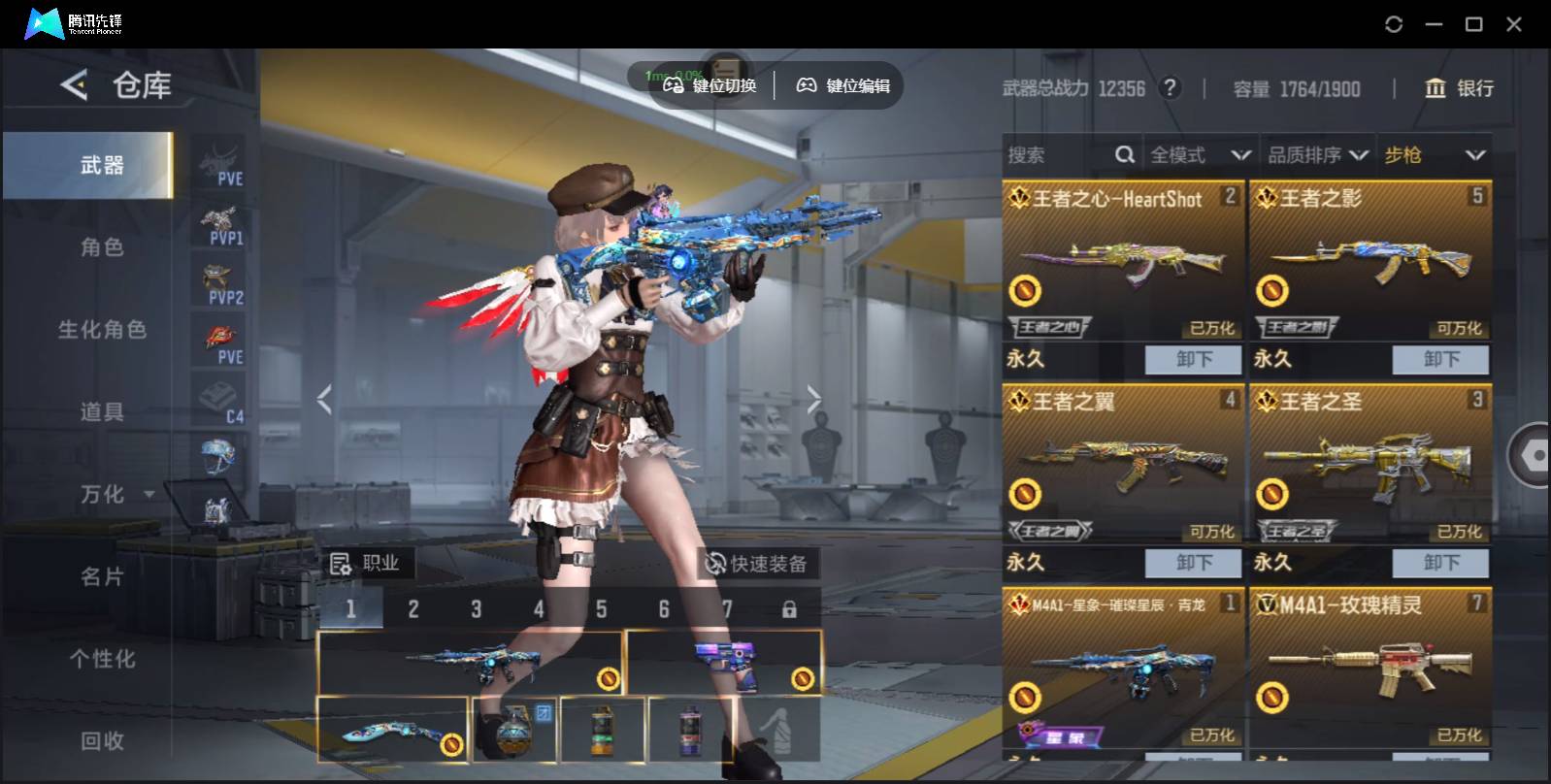Screen dimensions: 1551x784
Task: Click the 键位切换 button
Action: click(x=709, y=85)
